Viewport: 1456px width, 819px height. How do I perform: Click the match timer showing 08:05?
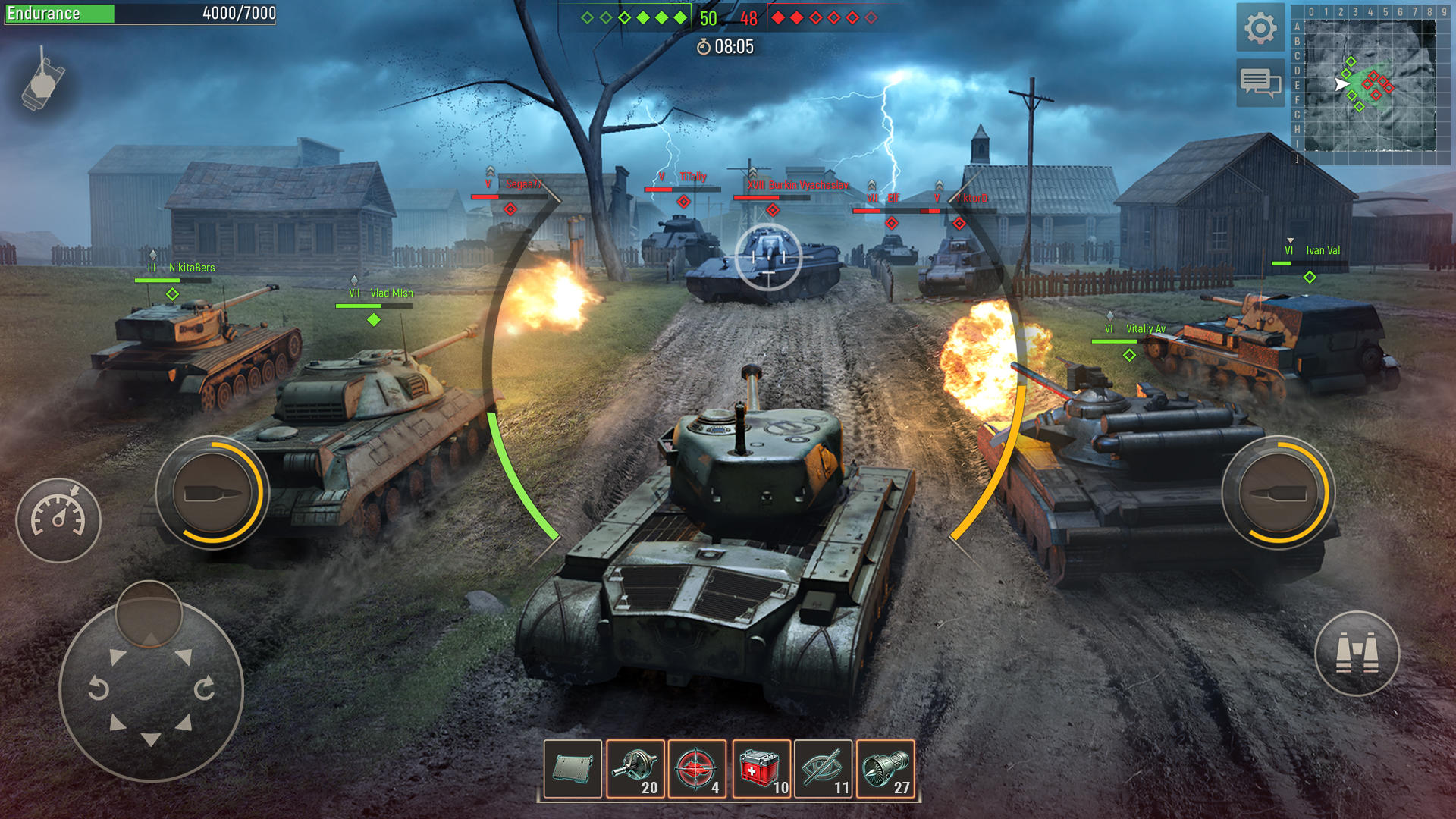[x=726, y=45]
